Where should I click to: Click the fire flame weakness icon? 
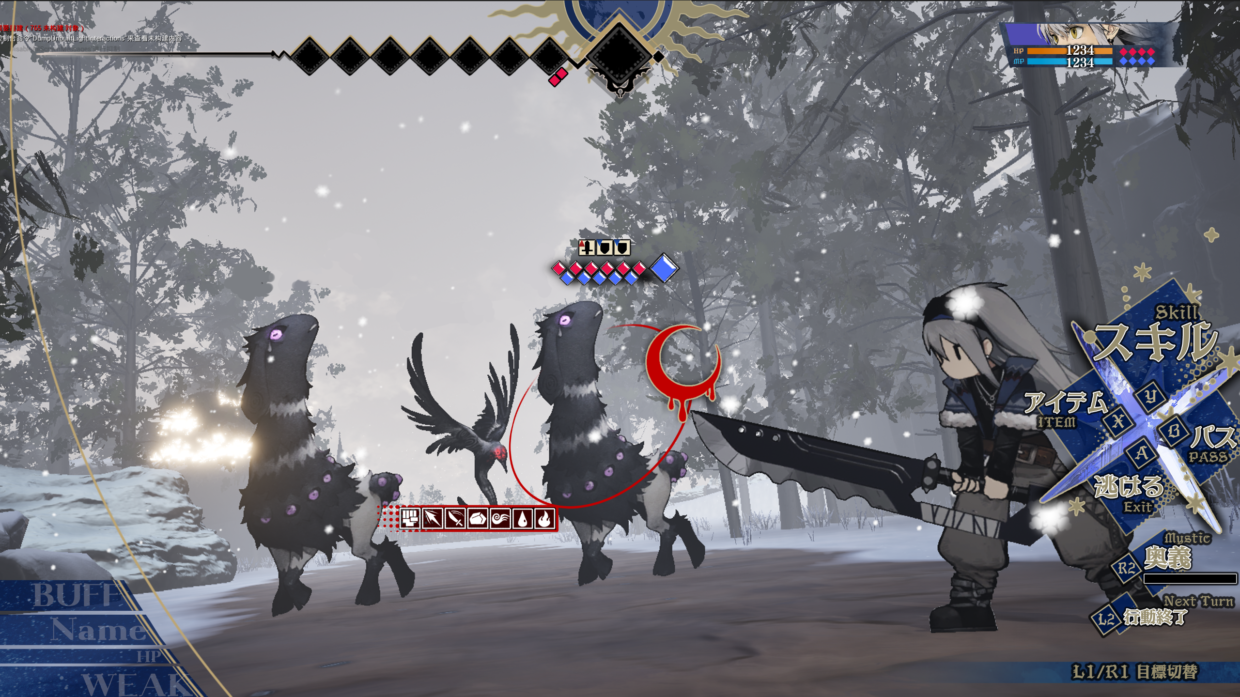click(x=543, y=518)
